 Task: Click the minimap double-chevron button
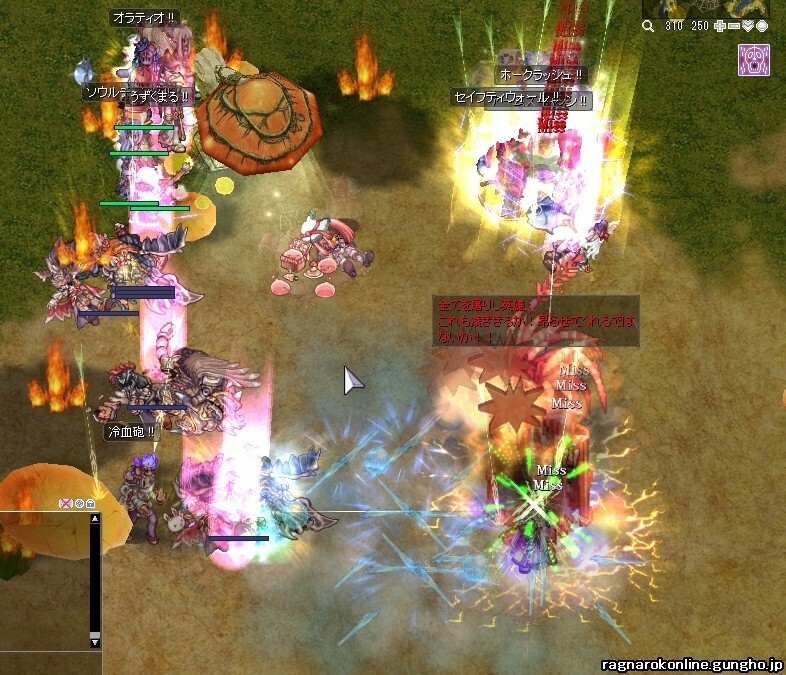(748, 26)
